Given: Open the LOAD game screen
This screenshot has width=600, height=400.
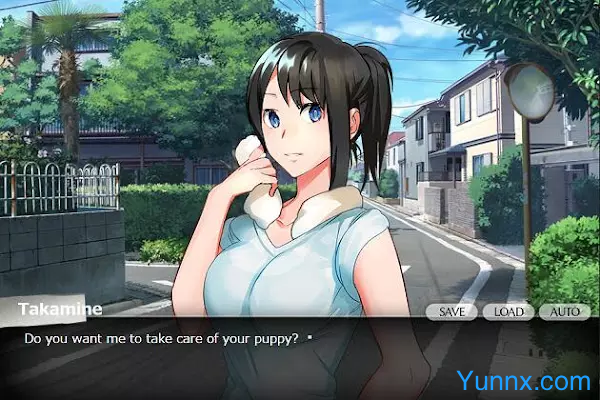Looking at the screenshot, I should 508,311.
